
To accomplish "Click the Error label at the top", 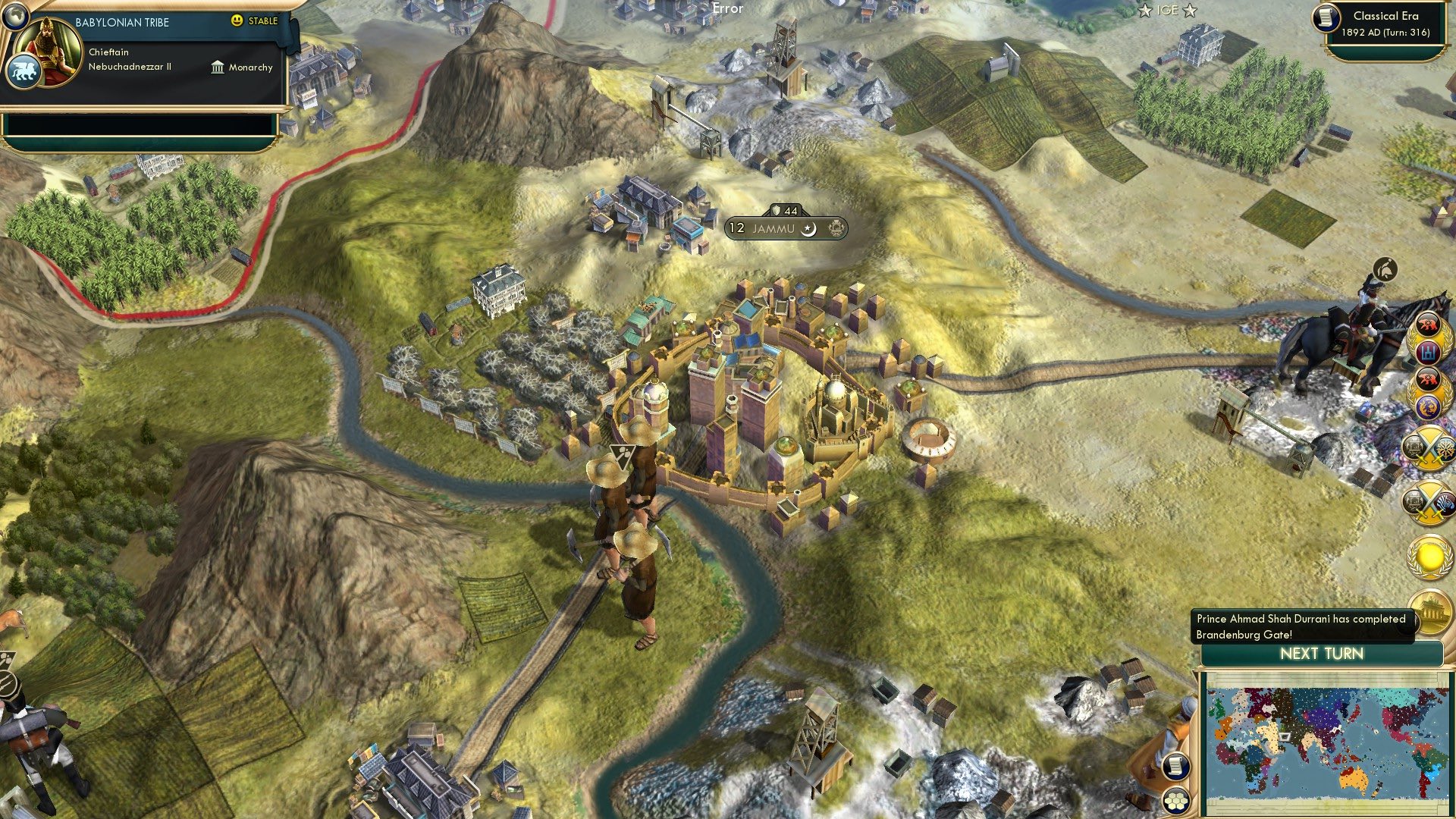I will (727, 9).
